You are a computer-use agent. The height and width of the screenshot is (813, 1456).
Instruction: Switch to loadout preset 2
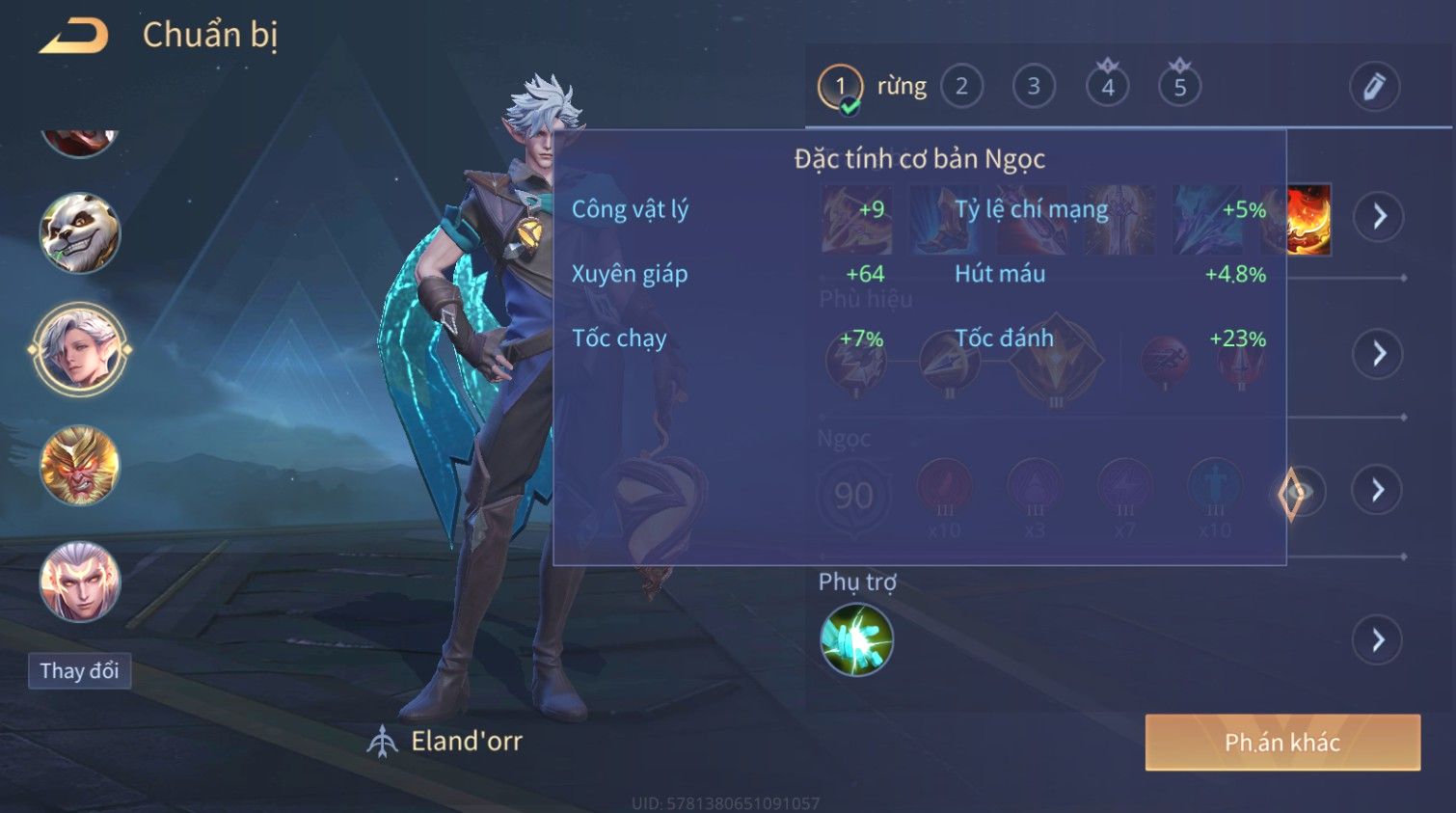coord(961,87)
